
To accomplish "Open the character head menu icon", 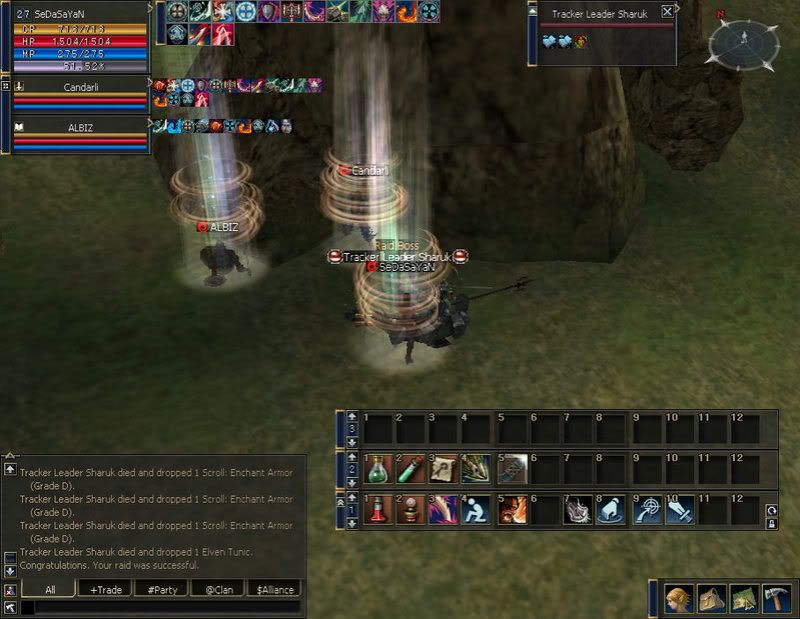I will (x=679, y=598).
